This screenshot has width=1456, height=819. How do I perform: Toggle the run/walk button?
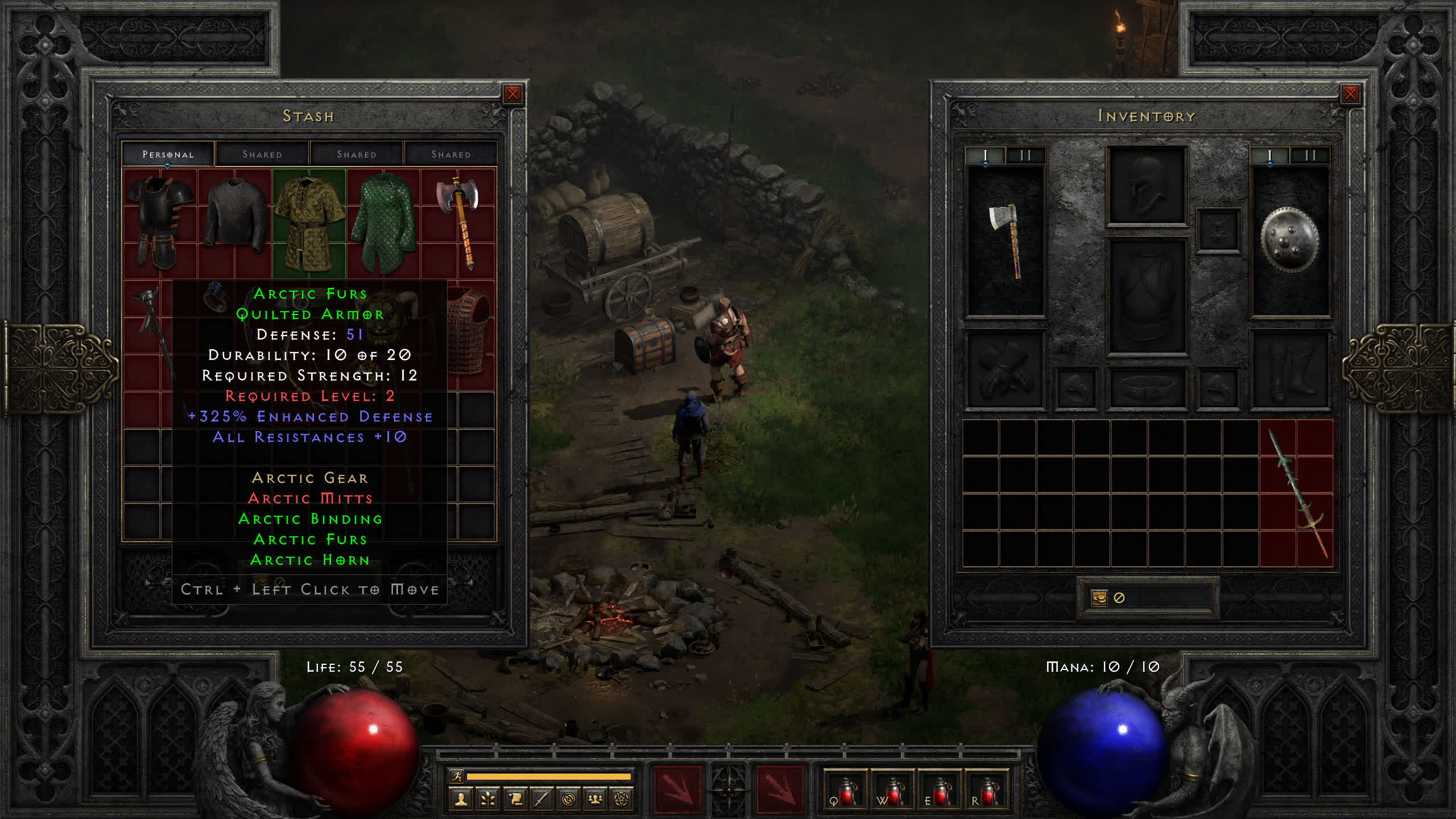tap(457, 776)
